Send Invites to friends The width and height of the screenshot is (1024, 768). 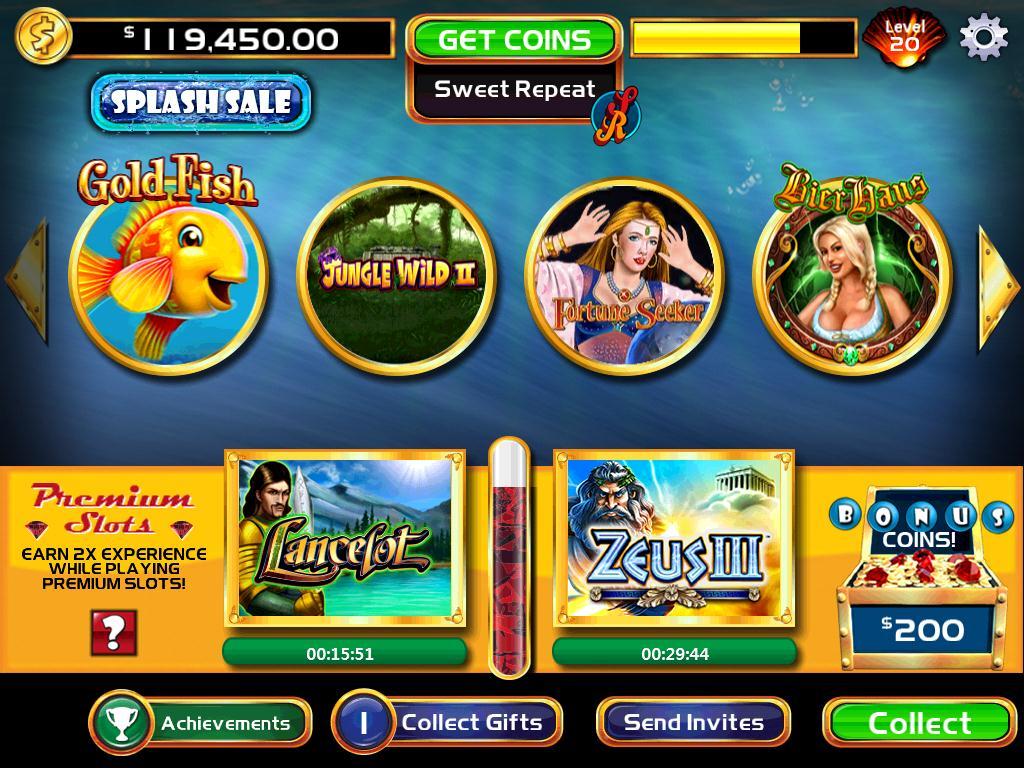click(693, 722)
